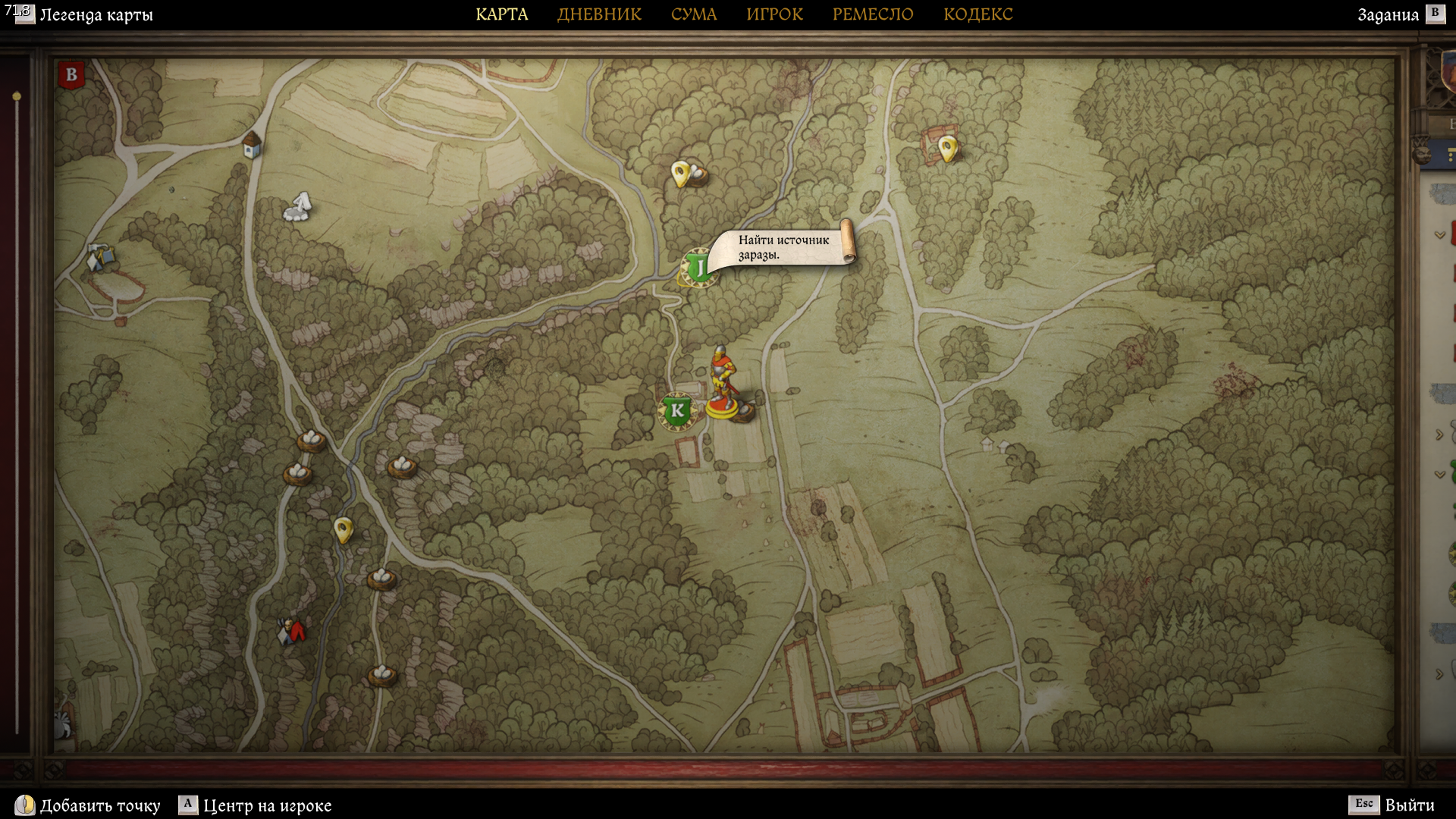Click the white rock pile map icon

(x=298, y=206)
